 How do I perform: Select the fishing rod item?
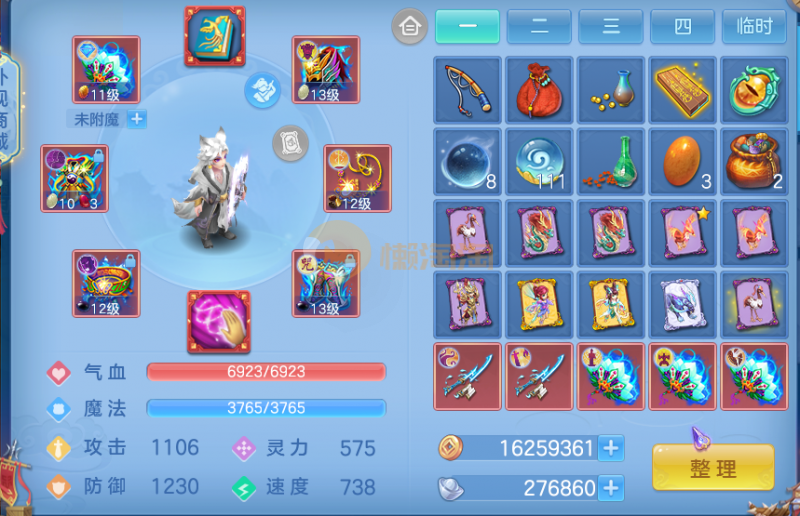467,90
